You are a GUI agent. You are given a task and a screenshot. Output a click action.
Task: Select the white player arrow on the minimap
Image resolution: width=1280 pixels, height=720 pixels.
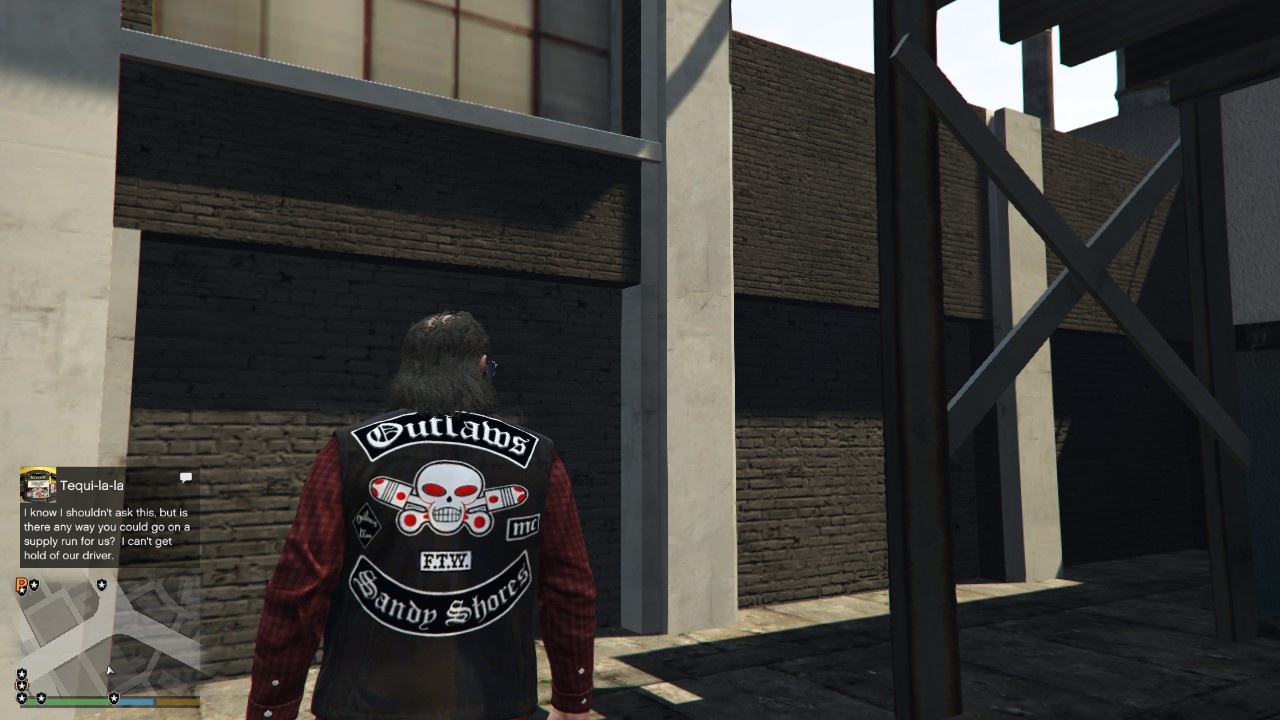pyautogui.click(x=109, y=671)
